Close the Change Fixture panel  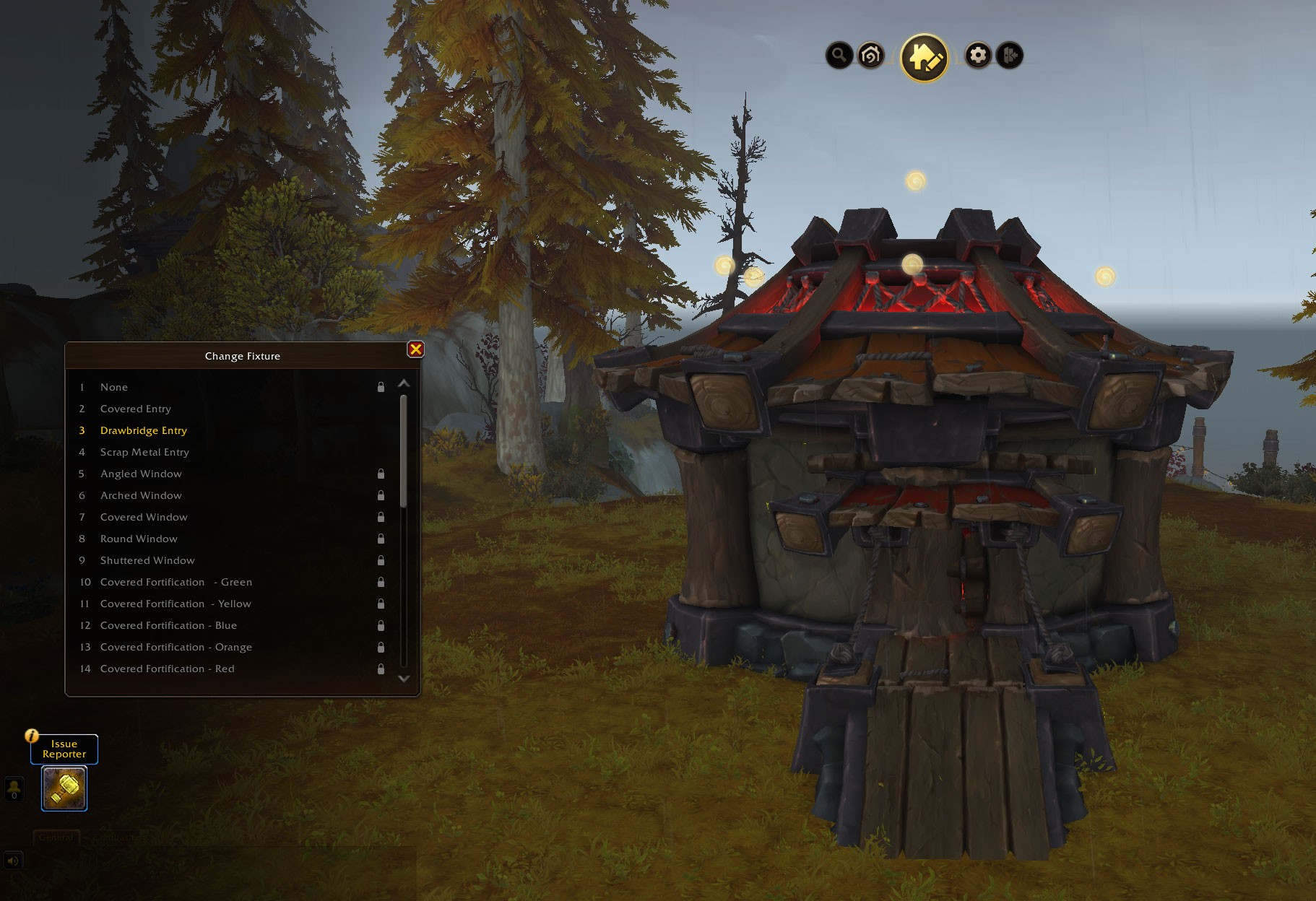[416, 349]
